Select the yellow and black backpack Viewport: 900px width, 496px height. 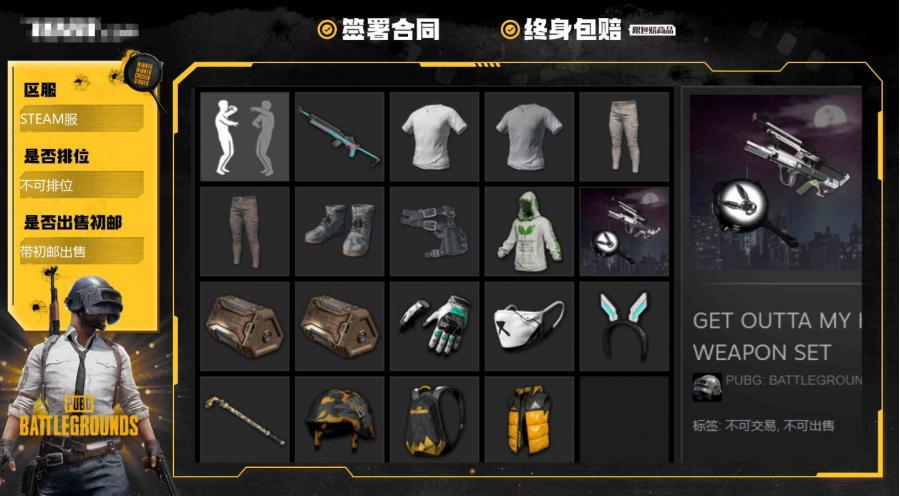tap(434, 420)
